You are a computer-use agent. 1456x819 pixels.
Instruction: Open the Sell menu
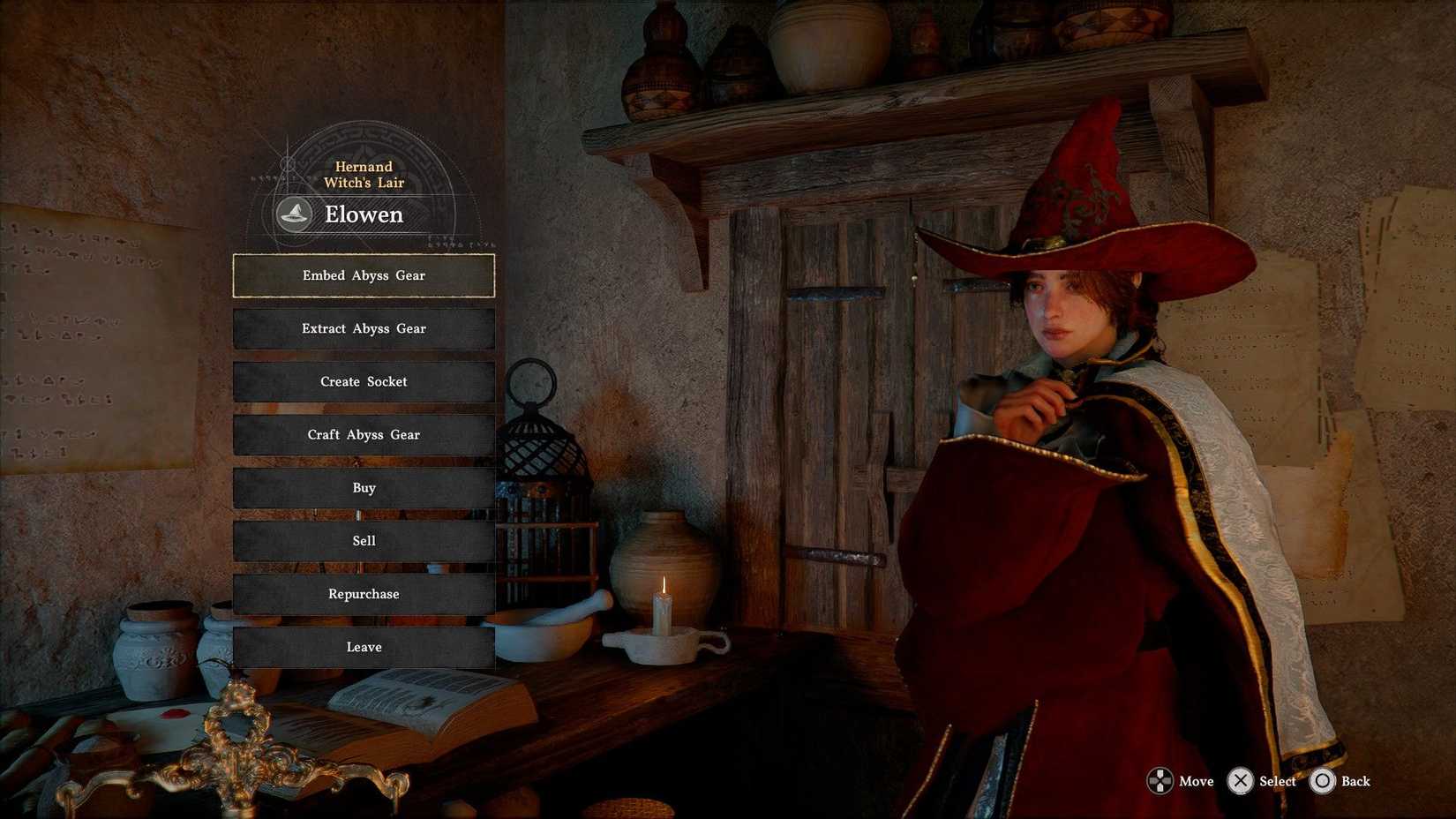pyautogui.click(x=364, y=541)
